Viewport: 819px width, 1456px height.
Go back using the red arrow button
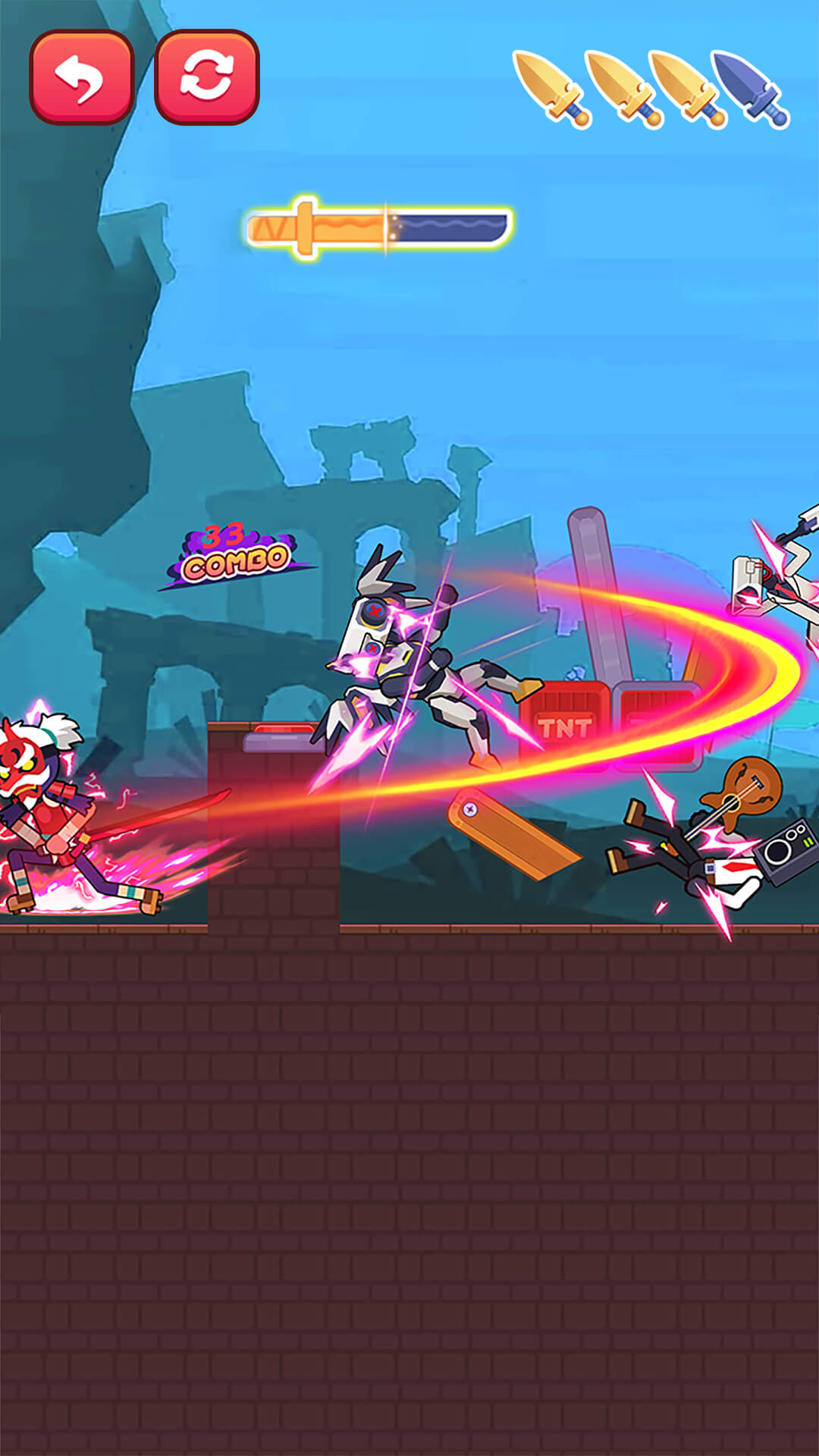(x=82, y=77)
